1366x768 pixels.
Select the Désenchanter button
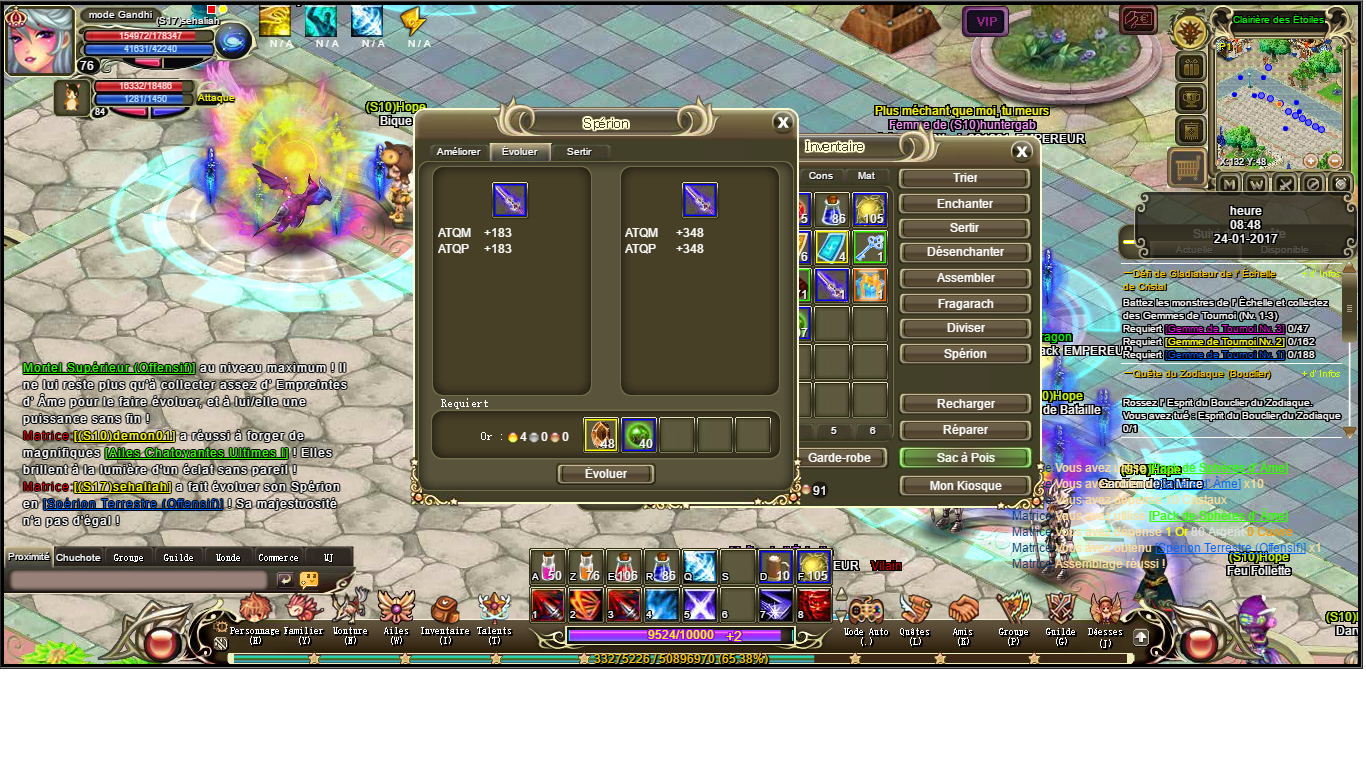point(964,252)
